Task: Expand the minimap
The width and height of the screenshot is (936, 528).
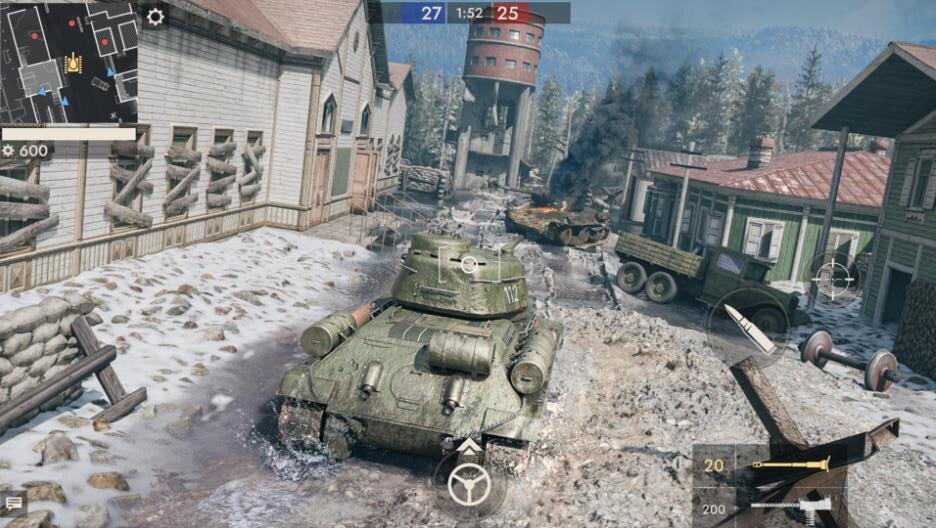Action: point(69,61)
